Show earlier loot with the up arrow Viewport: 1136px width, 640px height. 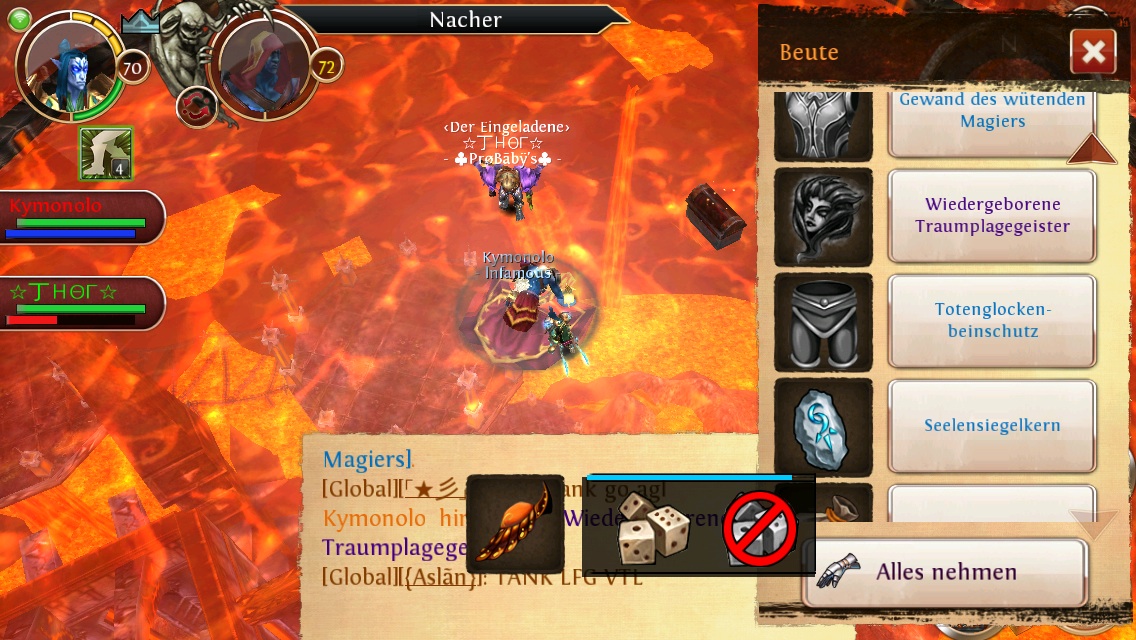pos(1091,150)
